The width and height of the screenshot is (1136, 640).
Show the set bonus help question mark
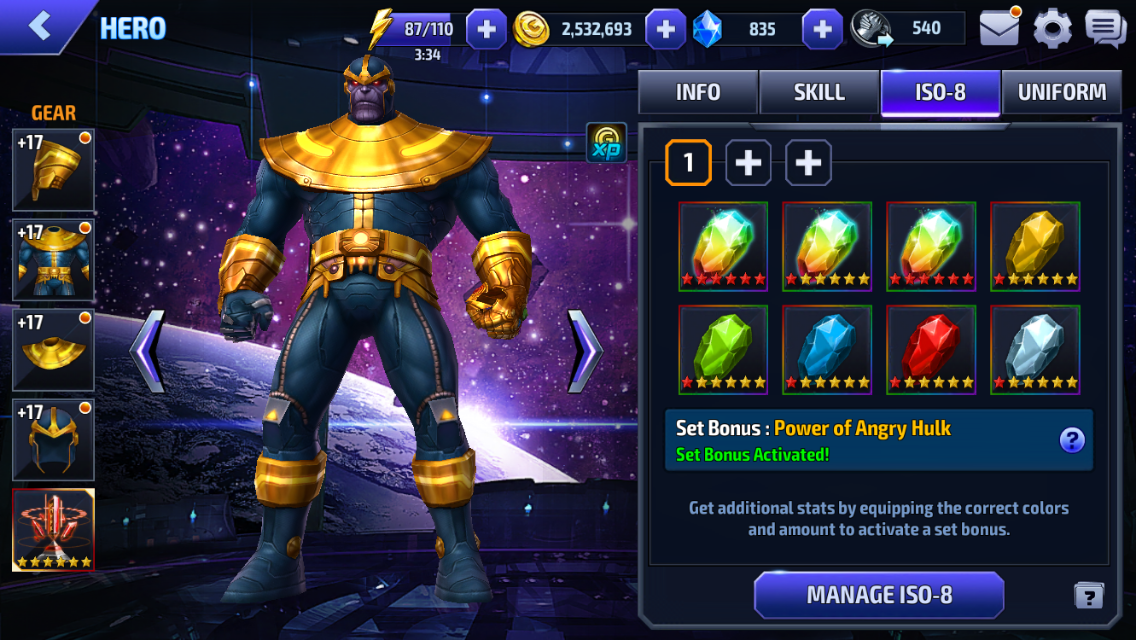pos(1072,440)
